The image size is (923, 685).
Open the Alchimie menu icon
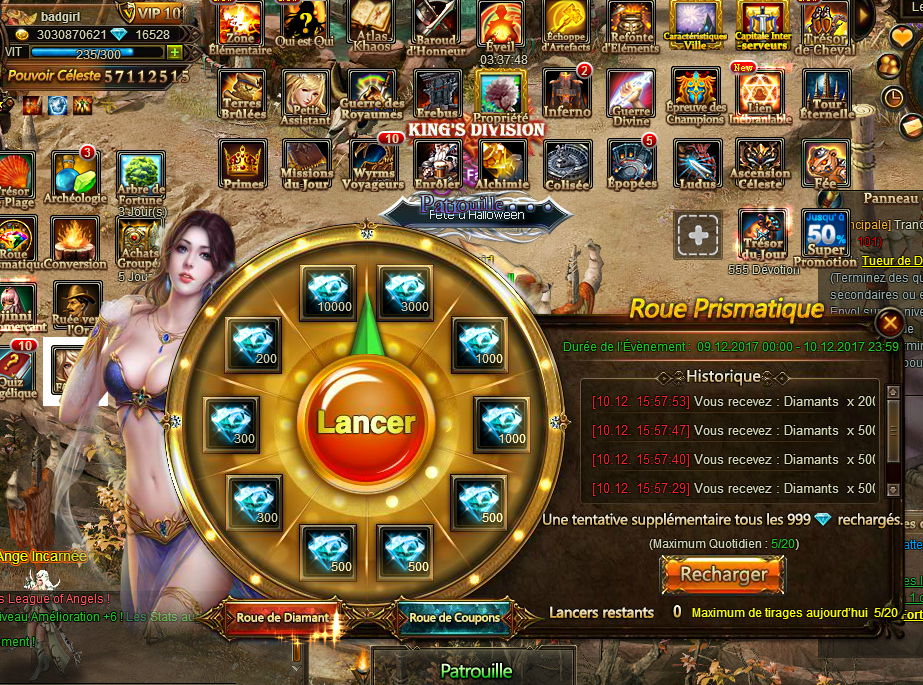point(502,162)
